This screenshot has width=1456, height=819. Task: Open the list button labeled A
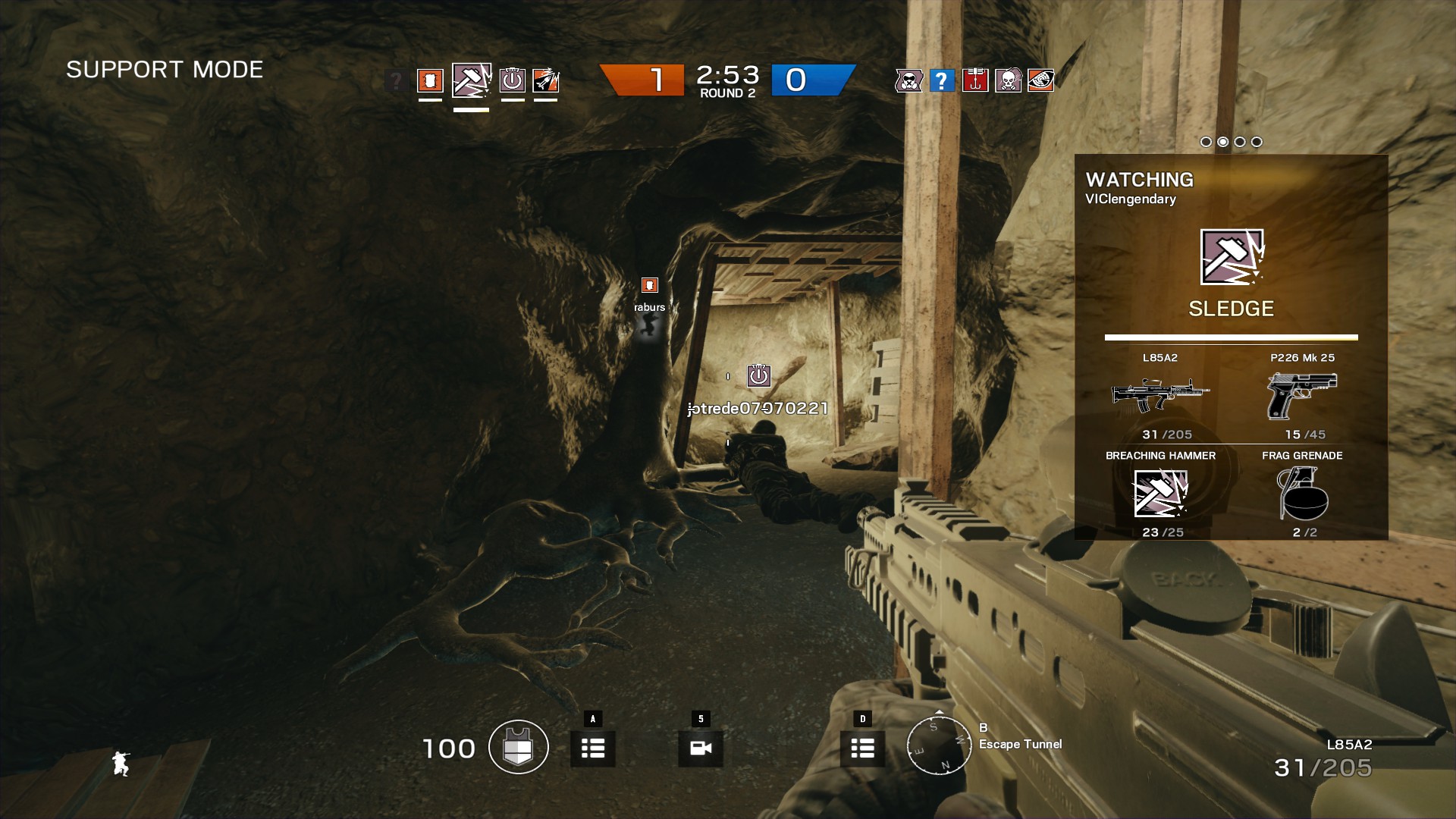click(593, 748)
